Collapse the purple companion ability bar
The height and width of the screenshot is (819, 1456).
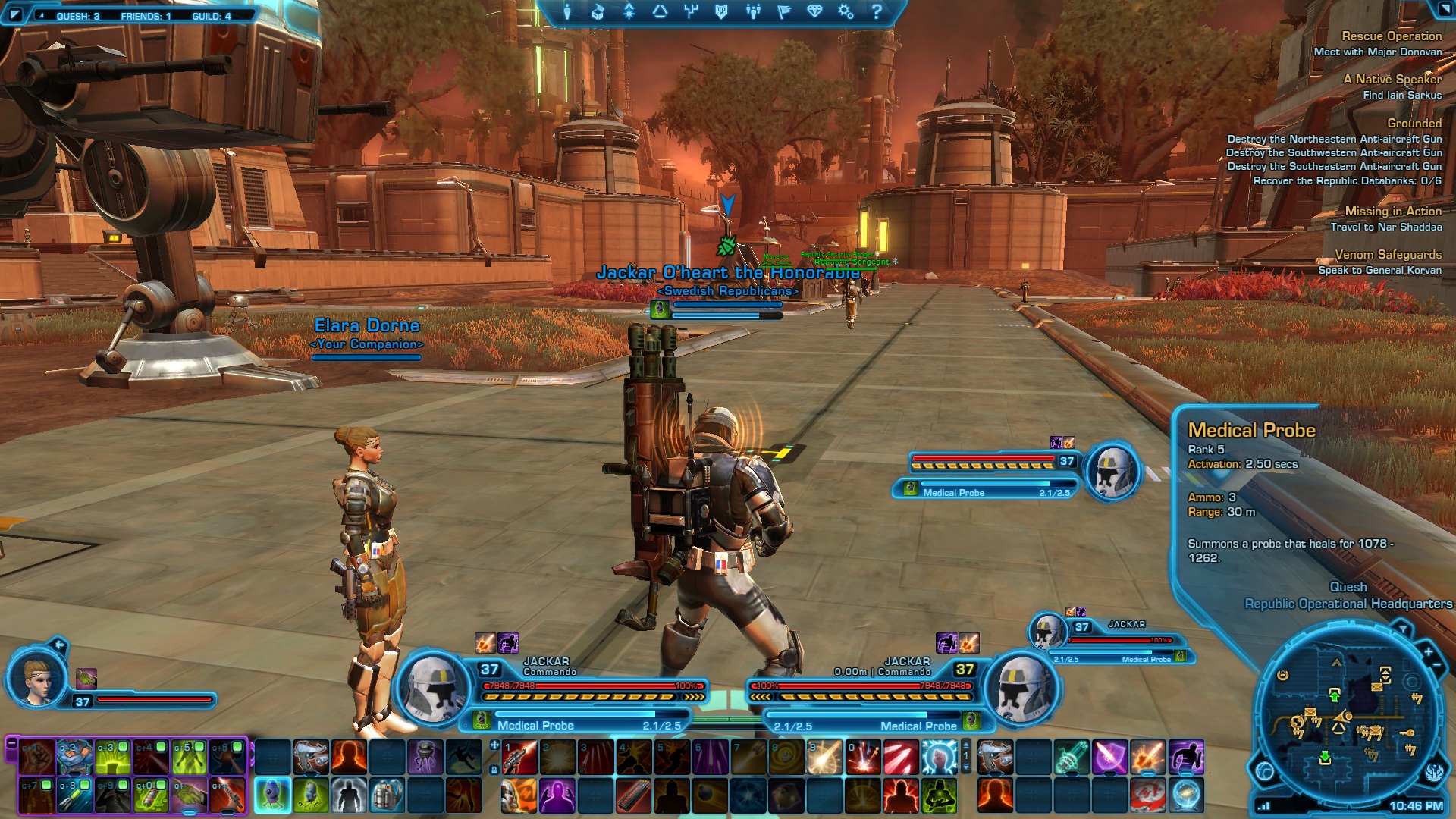tap(11, 745)
